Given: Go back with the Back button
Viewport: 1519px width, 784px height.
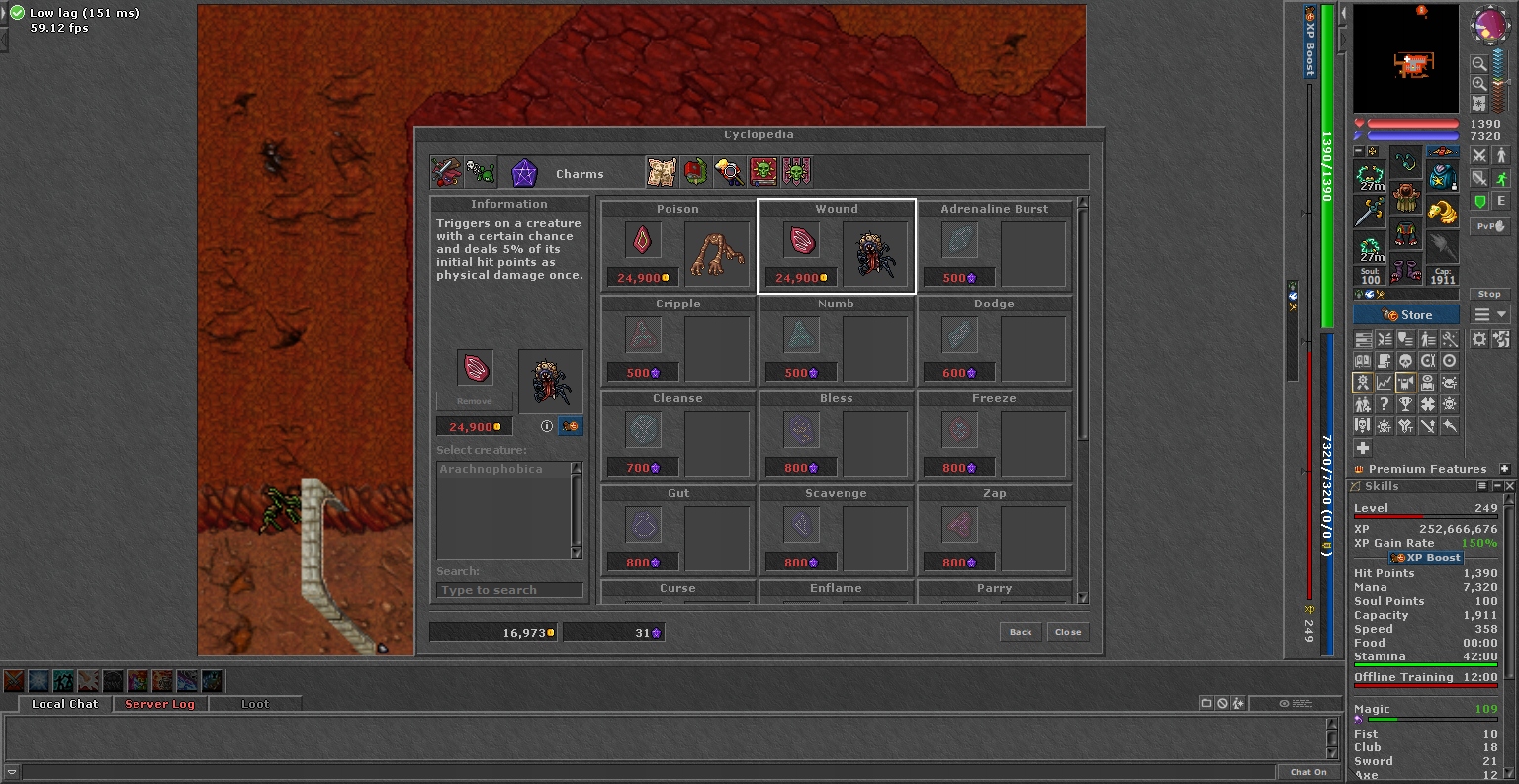Looking at the screenshot, I should click(x=1021, y=632).
